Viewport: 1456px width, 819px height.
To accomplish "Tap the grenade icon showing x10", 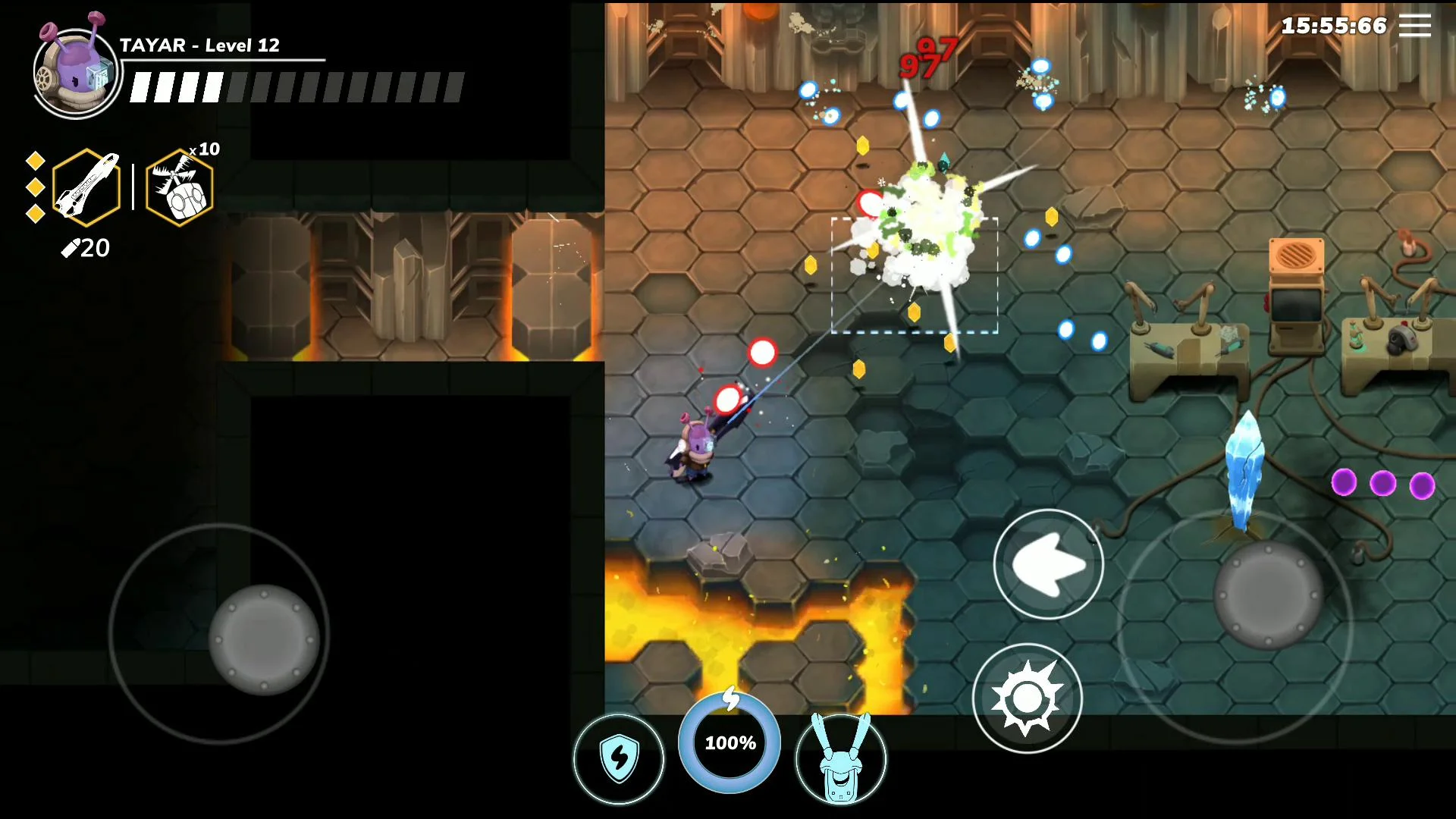I will (177, 187).
